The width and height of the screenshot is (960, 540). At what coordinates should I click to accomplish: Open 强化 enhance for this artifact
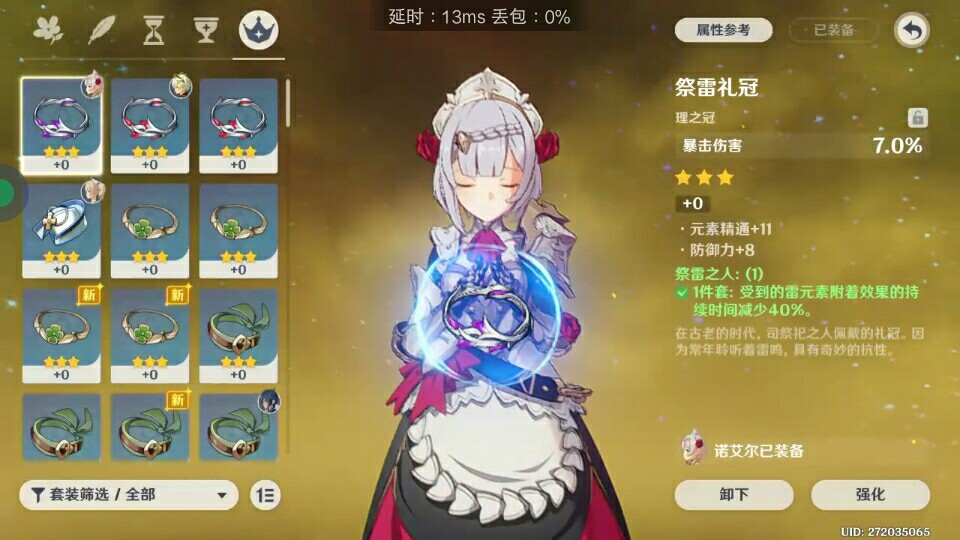(870, 494)
